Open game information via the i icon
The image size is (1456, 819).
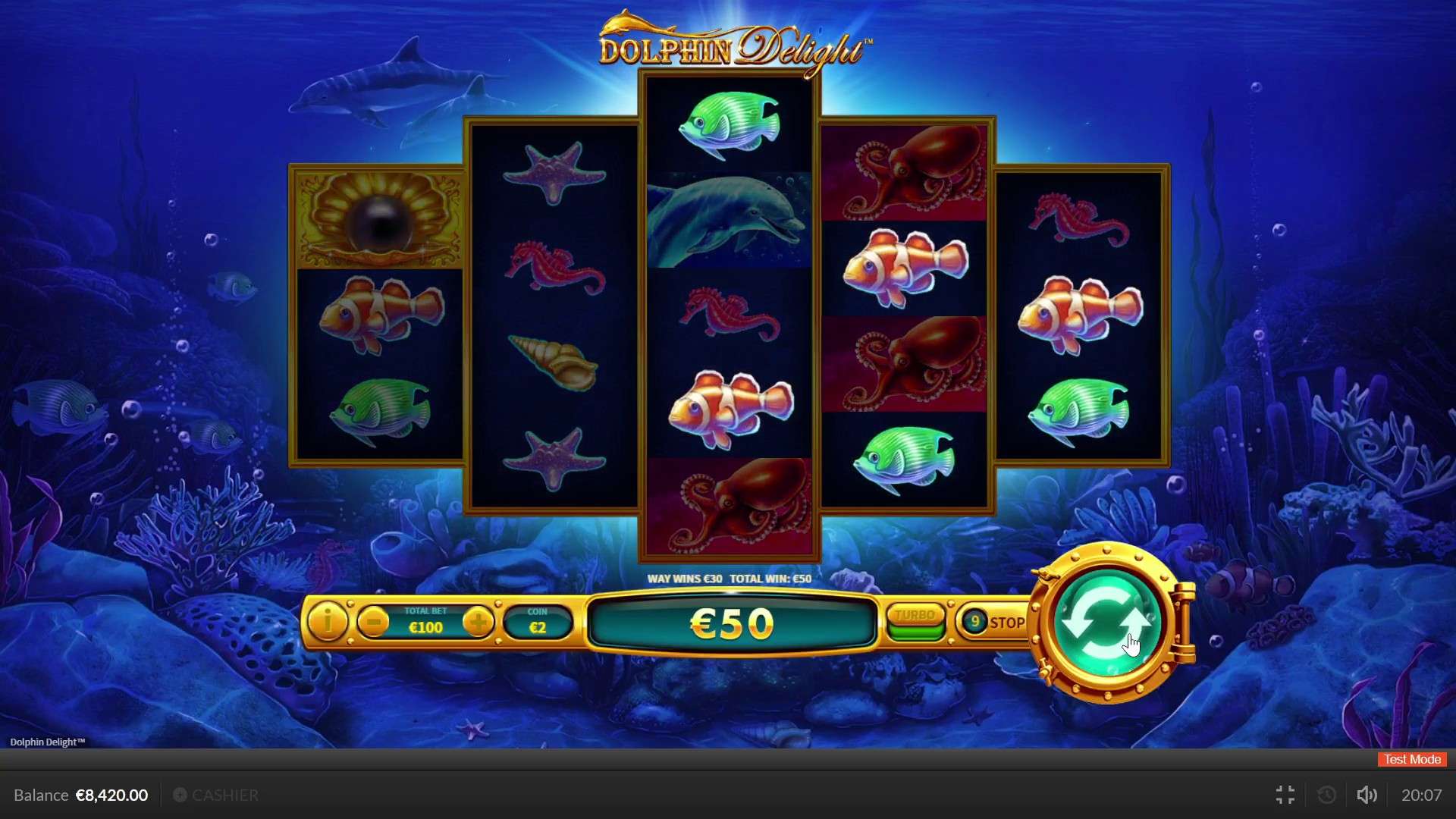pyautogui.click(x=327, y=622)
